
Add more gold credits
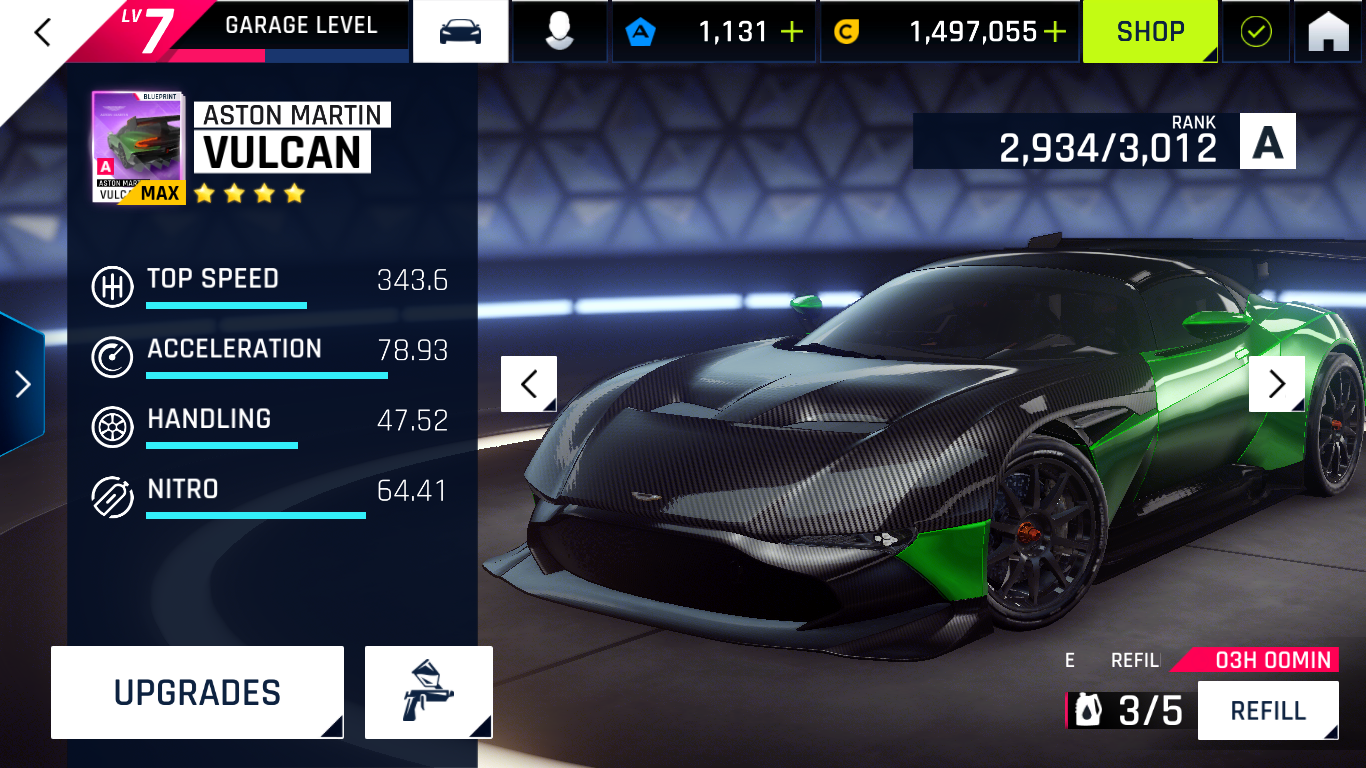[1055, 32]
